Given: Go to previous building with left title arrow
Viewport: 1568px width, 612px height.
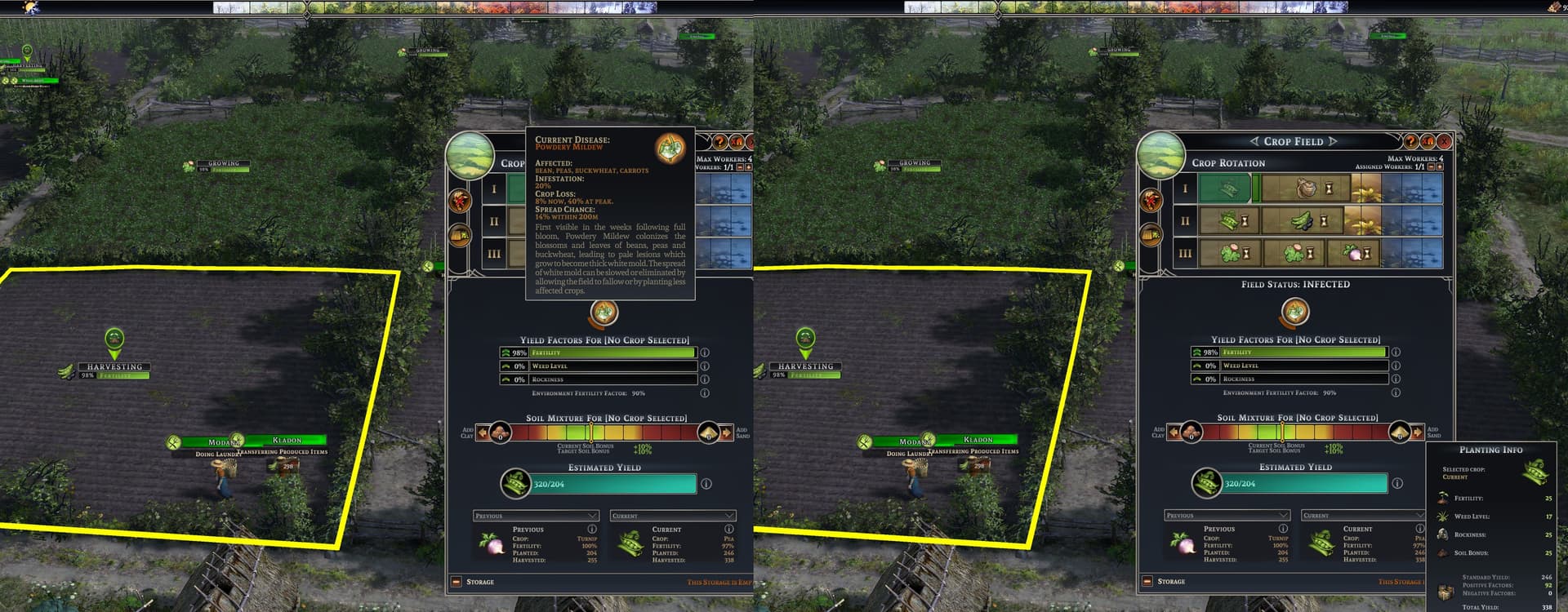Looking at the screenshot, I should (x=1254, y=141).
